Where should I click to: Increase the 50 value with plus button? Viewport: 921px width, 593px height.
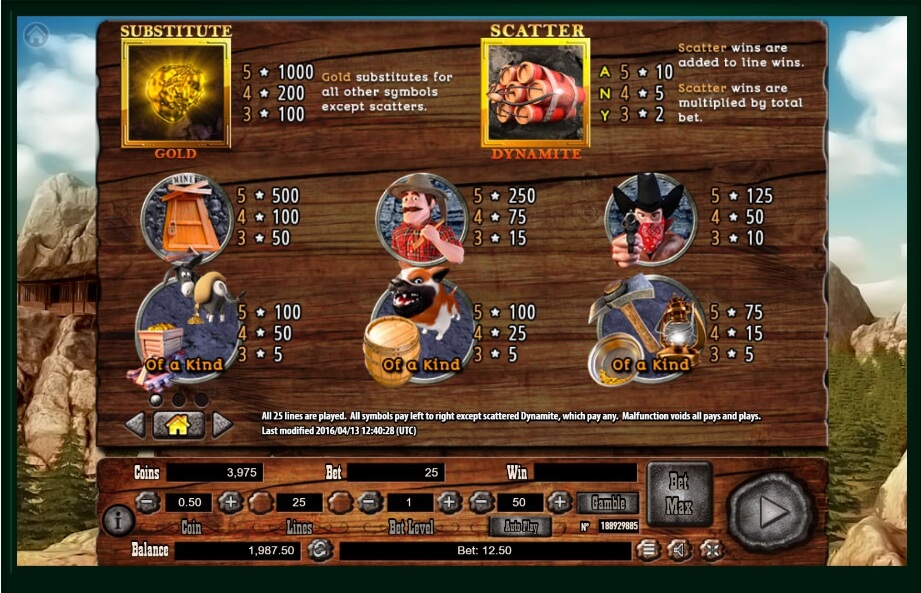[560, 502]
